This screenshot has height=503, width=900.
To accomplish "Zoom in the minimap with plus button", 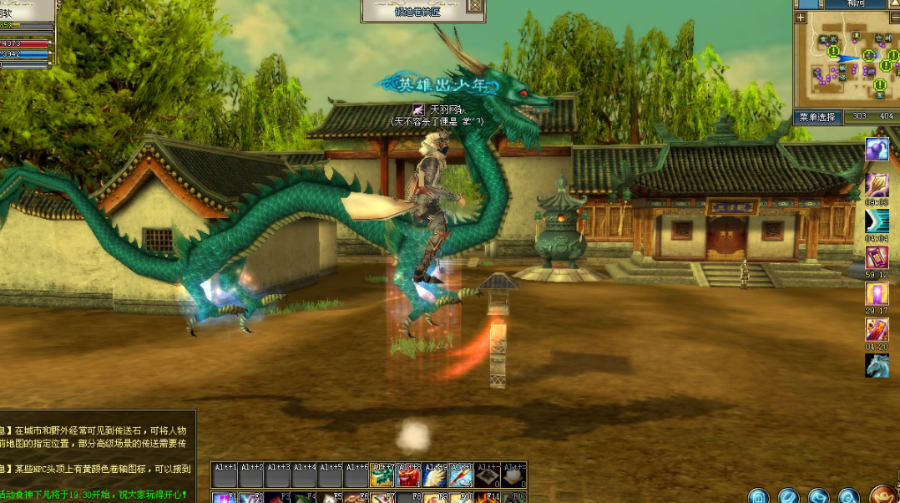I will pyautogui.click(x=800, y=17).
